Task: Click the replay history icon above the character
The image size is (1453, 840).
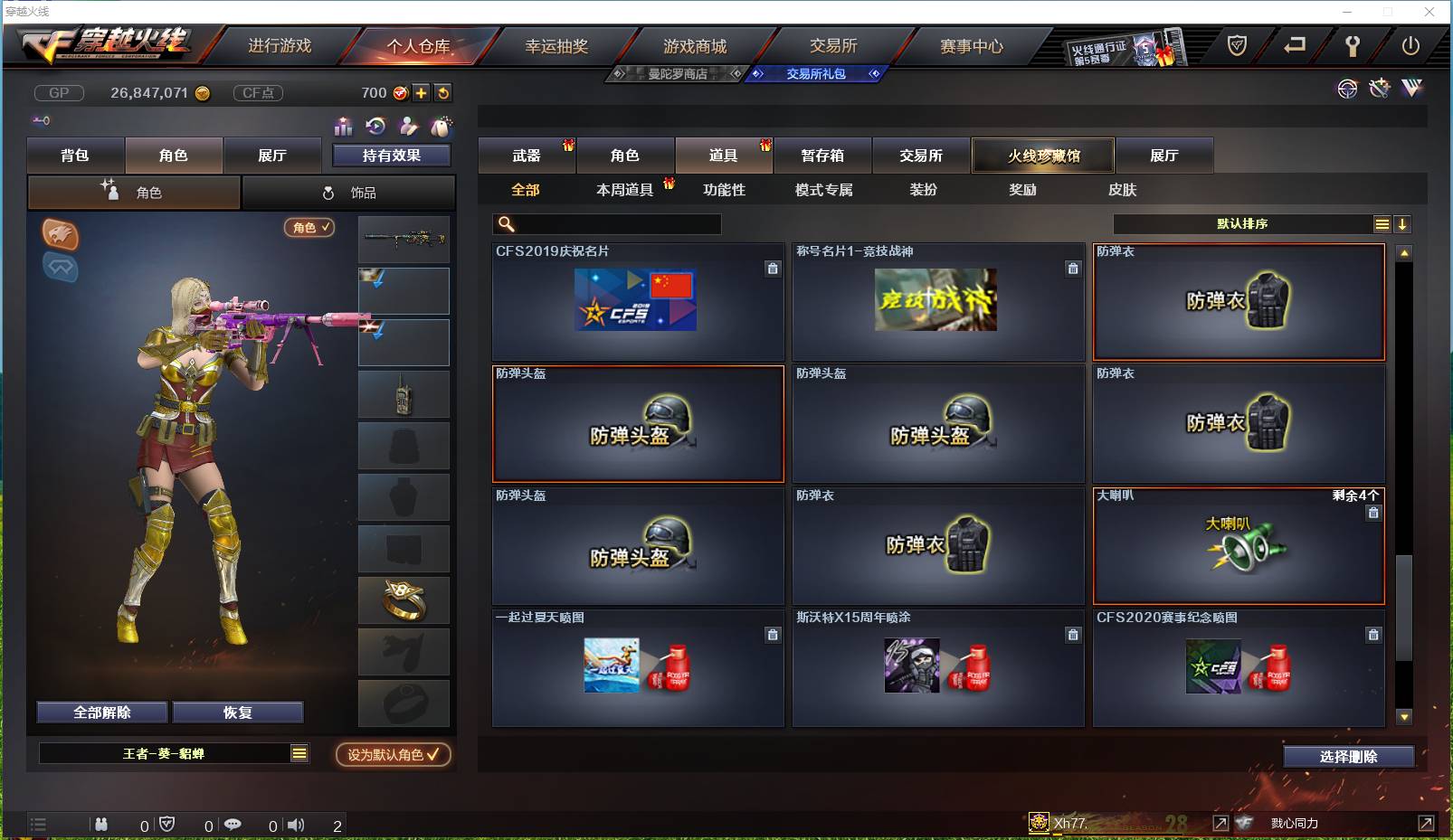Action: click(376, 127)
